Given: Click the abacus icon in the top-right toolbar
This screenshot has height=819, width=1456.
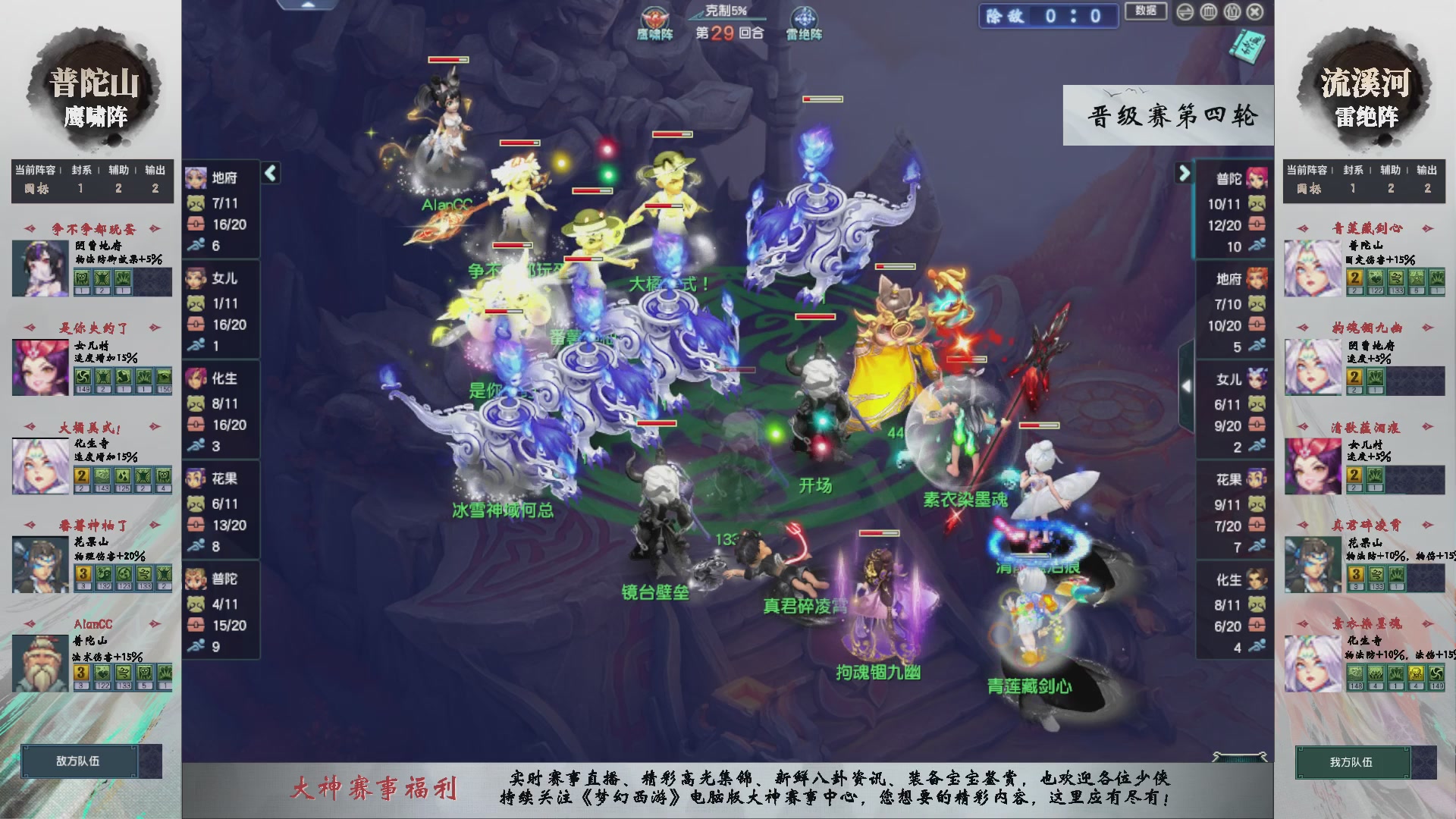Looking at the screenshot, I should point(1209,12).
